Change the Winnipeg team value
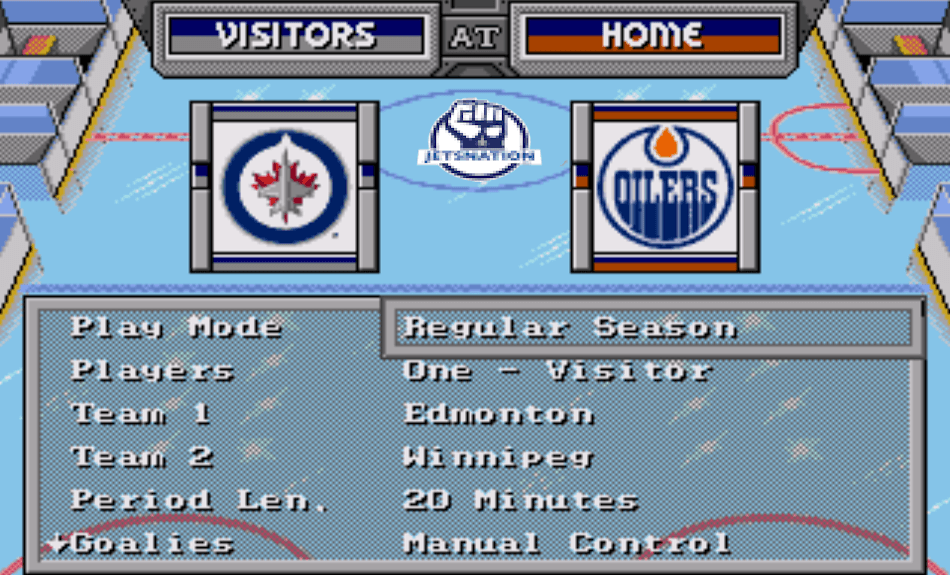Viewport: 950px width, 575px height. [x=498, y=457]
